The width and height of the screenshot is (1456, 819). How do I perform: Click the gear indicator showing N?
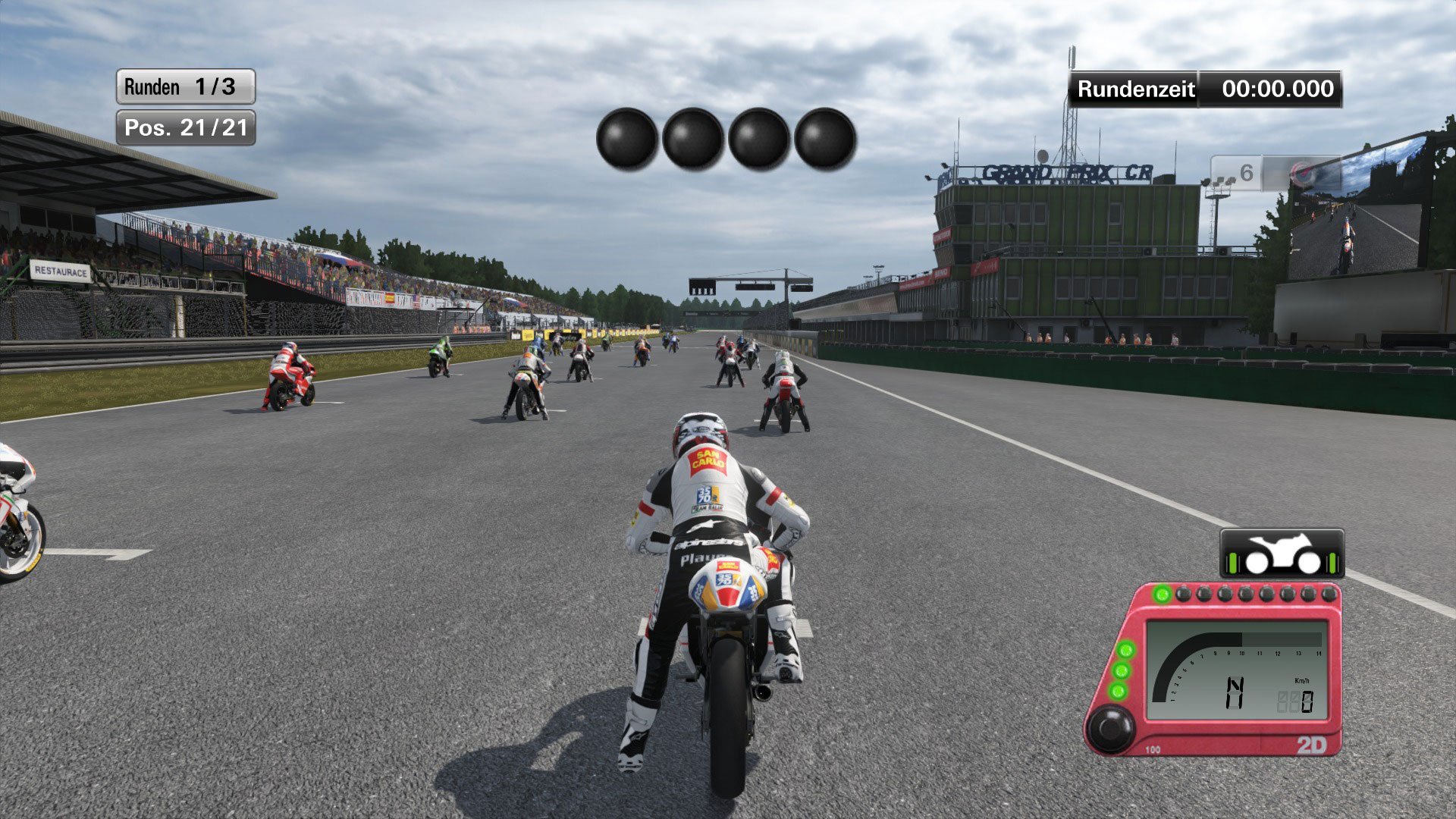(1234, 692)
